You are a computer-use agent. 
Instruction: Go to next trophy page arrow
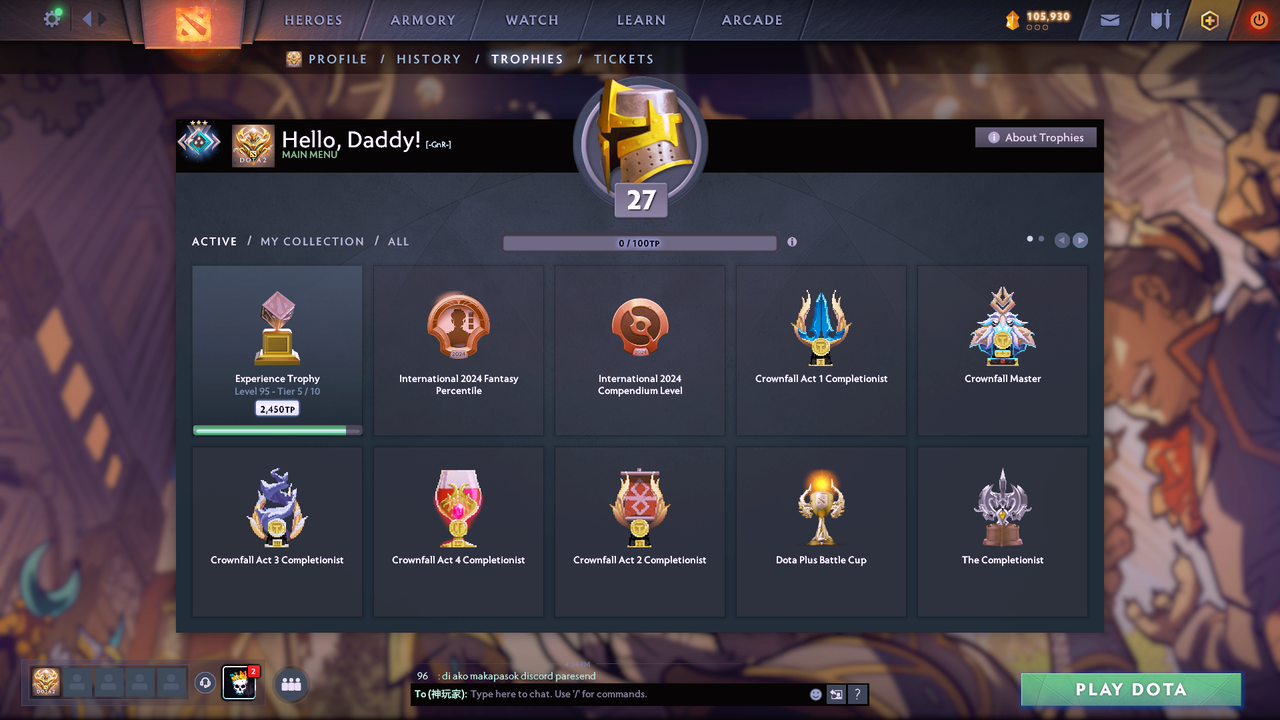pos(1080,240)
